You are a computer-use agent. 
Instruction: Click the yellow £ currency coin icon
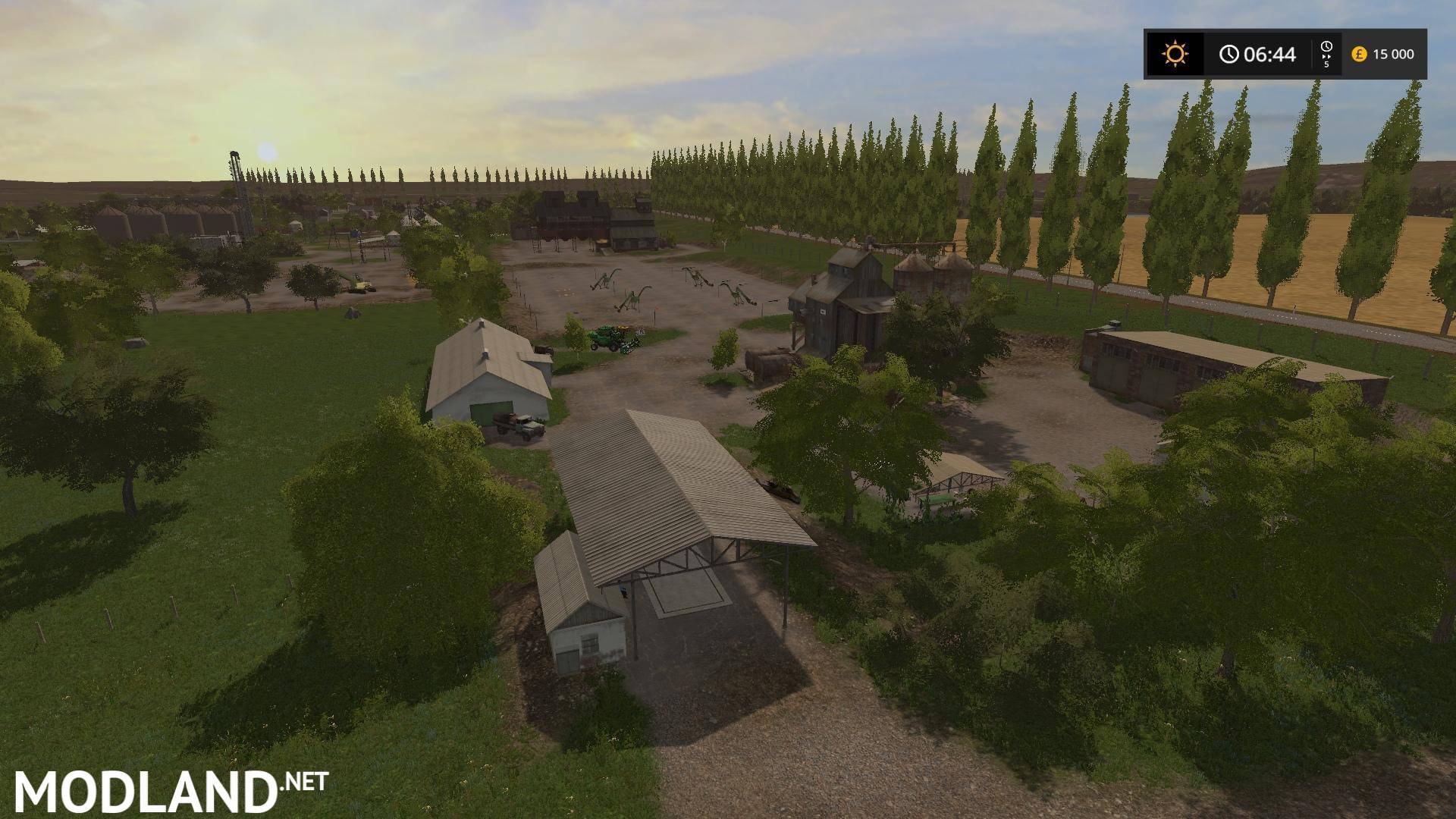1360,53
